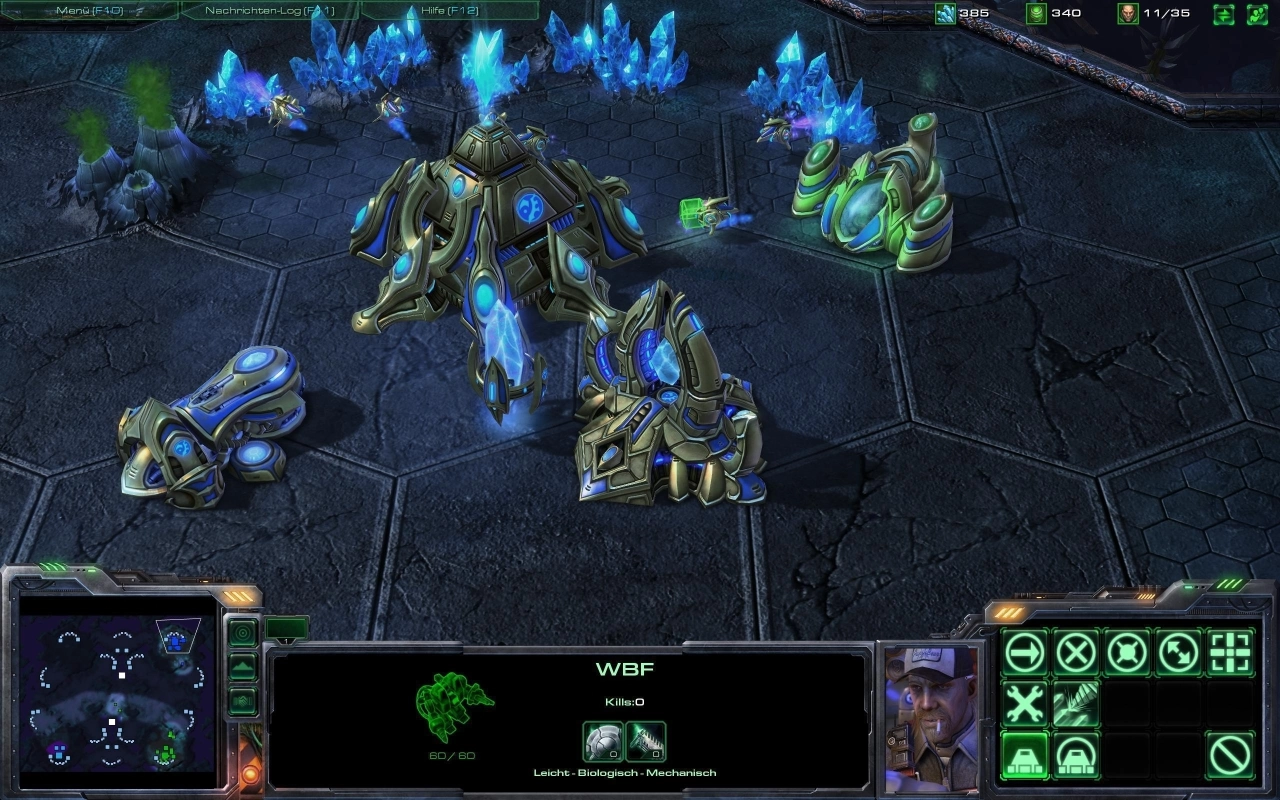
Task: Click the SCV wireframe in info panel
Action: tap(454, 706)
